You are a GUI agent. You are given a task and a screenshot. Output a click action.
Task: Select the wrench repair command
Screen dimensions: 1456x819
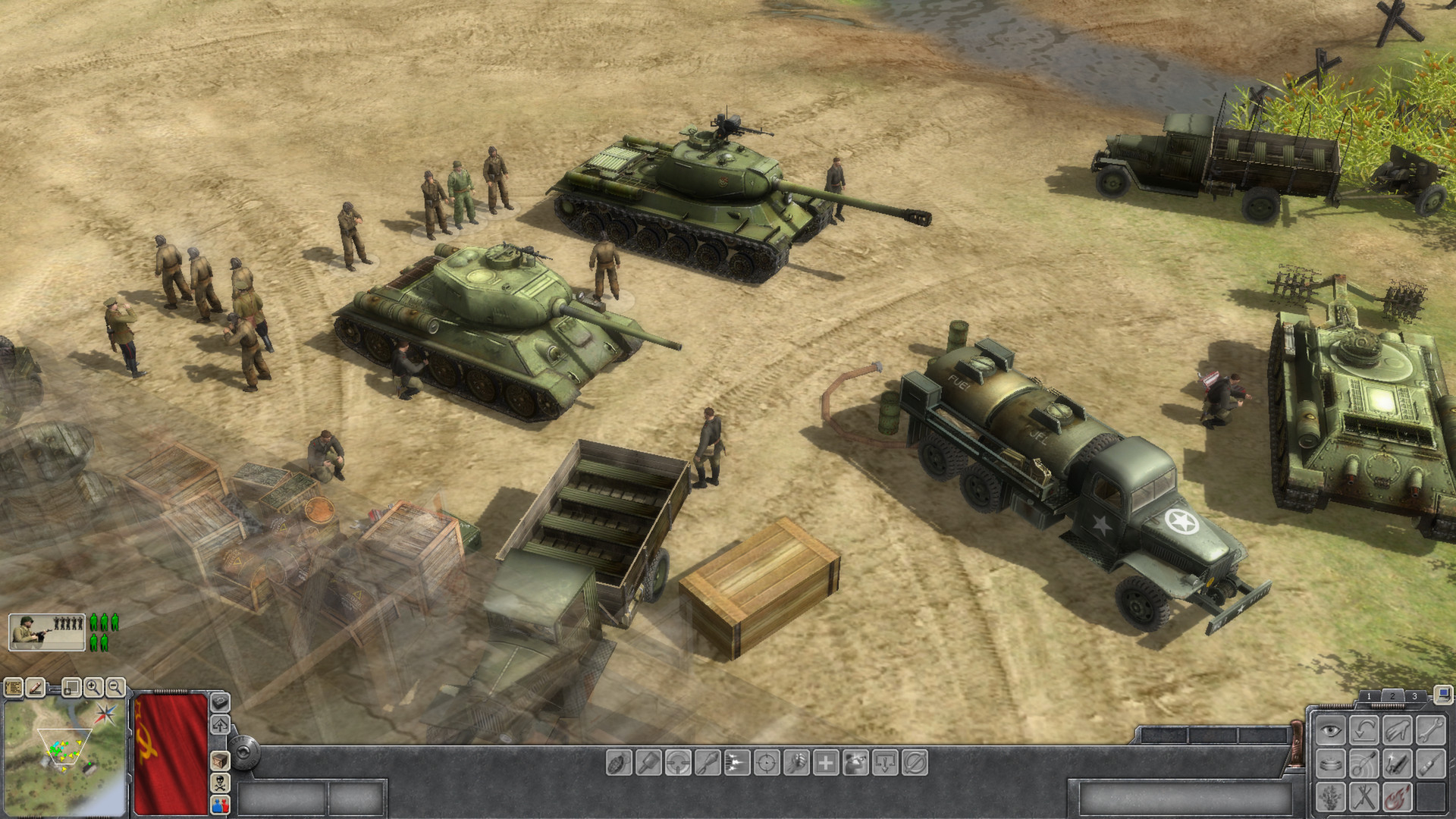click(1431, 730)
